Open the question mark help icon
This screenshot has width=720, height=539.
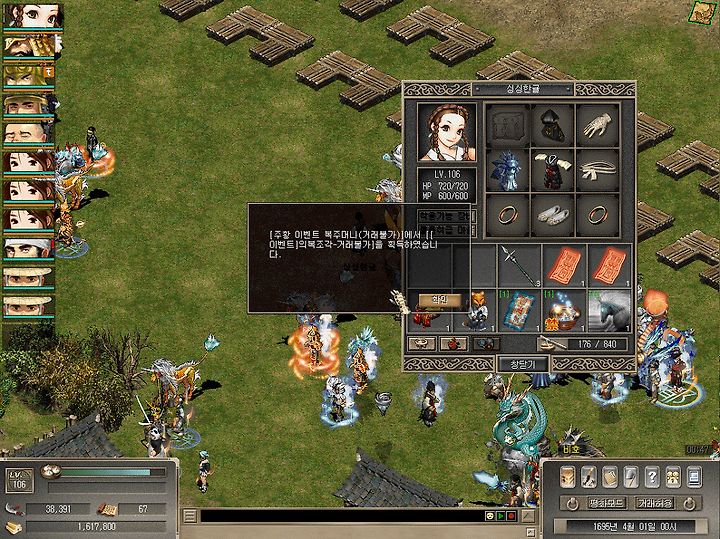coord(651,477)
